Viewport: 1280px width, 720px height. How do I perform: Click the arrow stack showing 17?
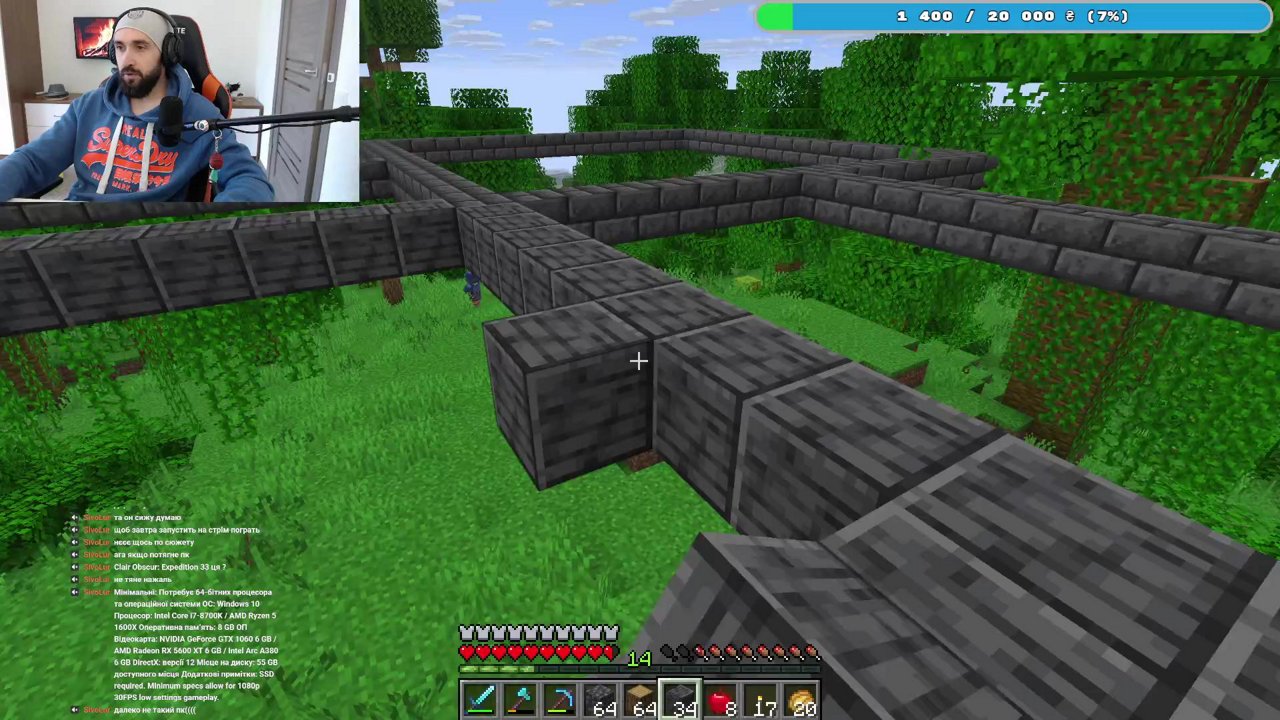[x=761, y=698]
